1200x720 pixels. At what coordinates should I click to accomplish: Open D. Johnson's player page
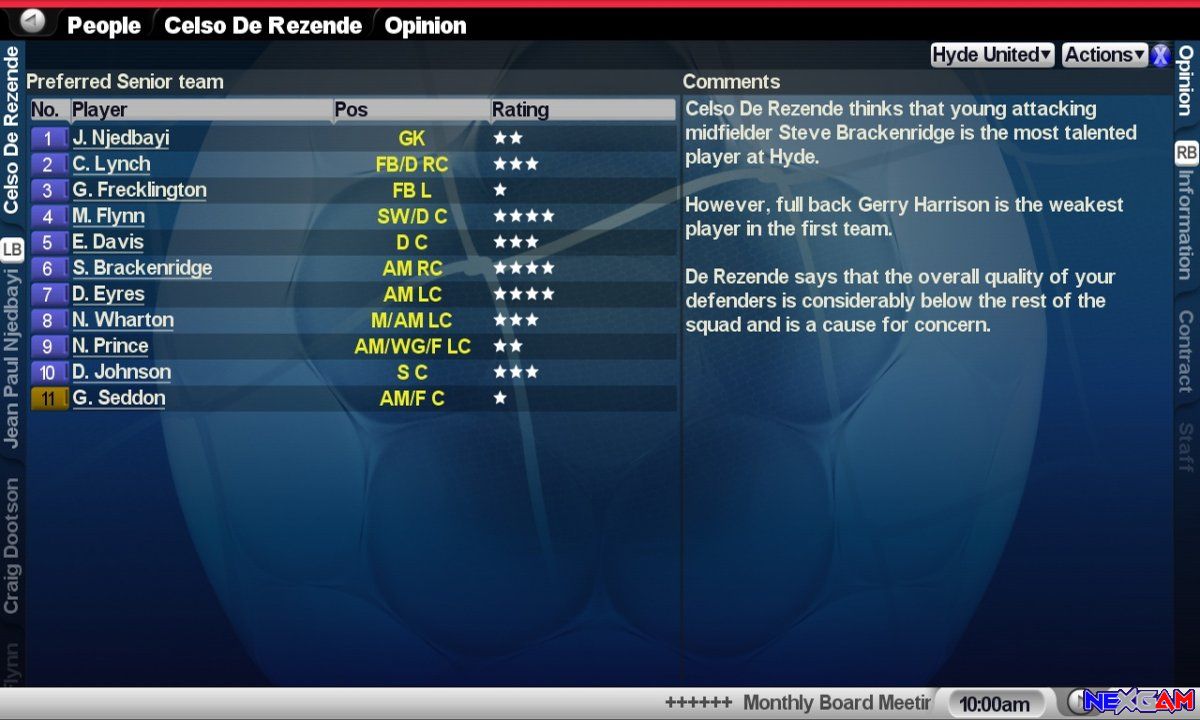[x=121, y=372]
